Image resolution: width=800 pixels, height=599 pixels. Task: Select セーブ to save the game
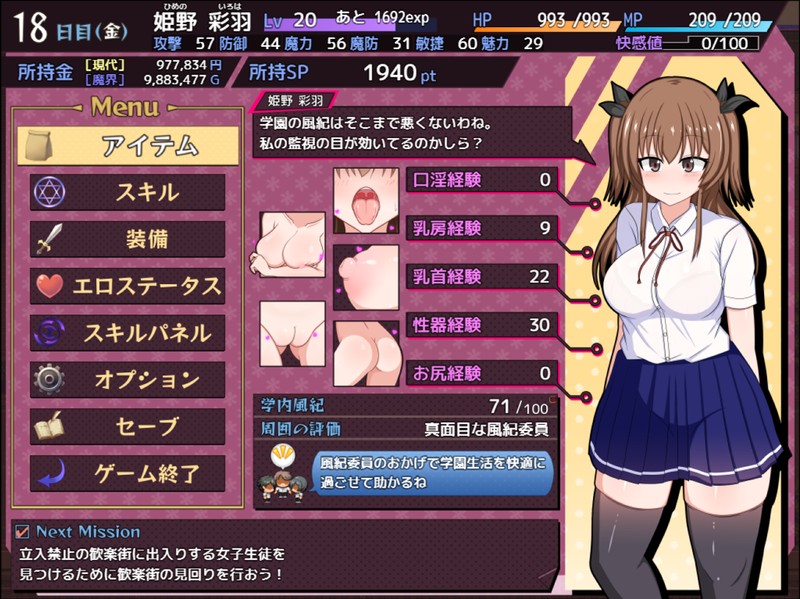point(128,427)
